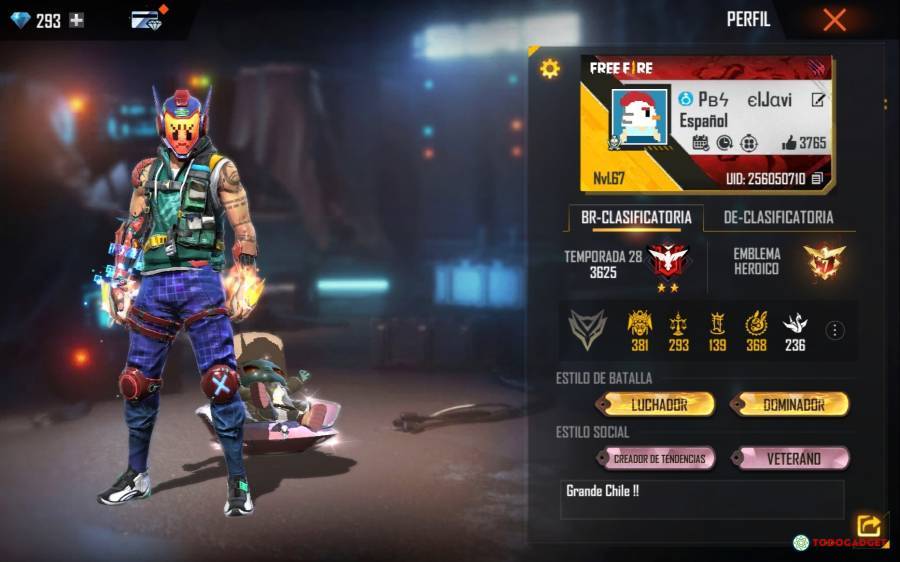This screenshot has width=900, height=562.
Task: Close the Perfil screen with the X
Action: coord(834,20)
